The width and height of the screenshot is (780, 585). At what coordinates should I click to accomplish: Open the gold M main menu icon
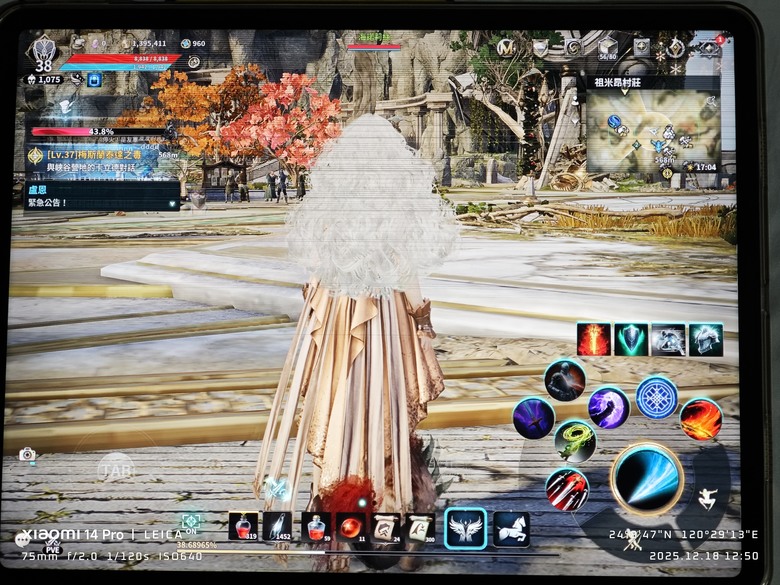click(507, 47)
